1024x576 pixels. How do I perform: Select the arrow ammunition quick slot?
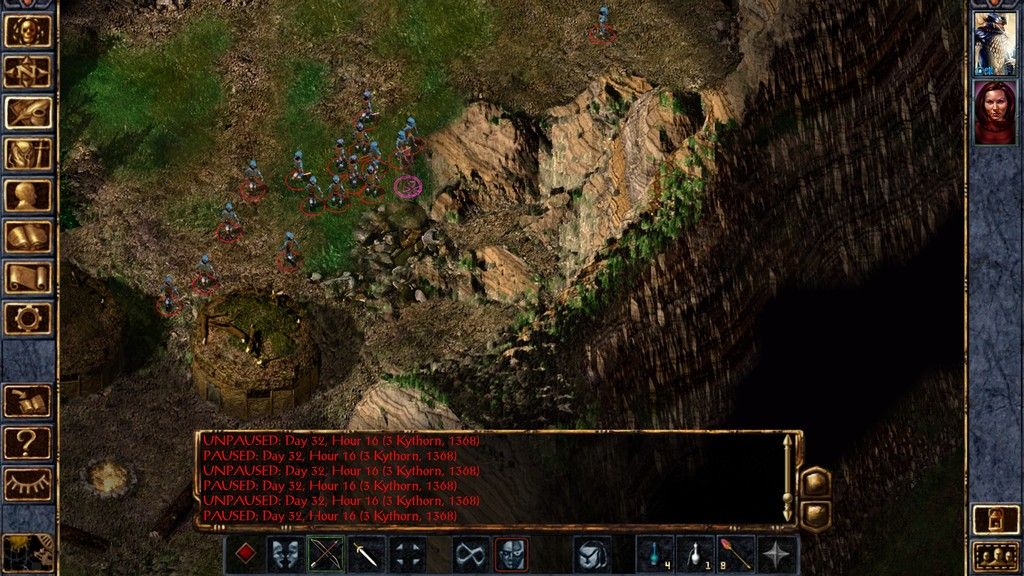click(737, 553)
